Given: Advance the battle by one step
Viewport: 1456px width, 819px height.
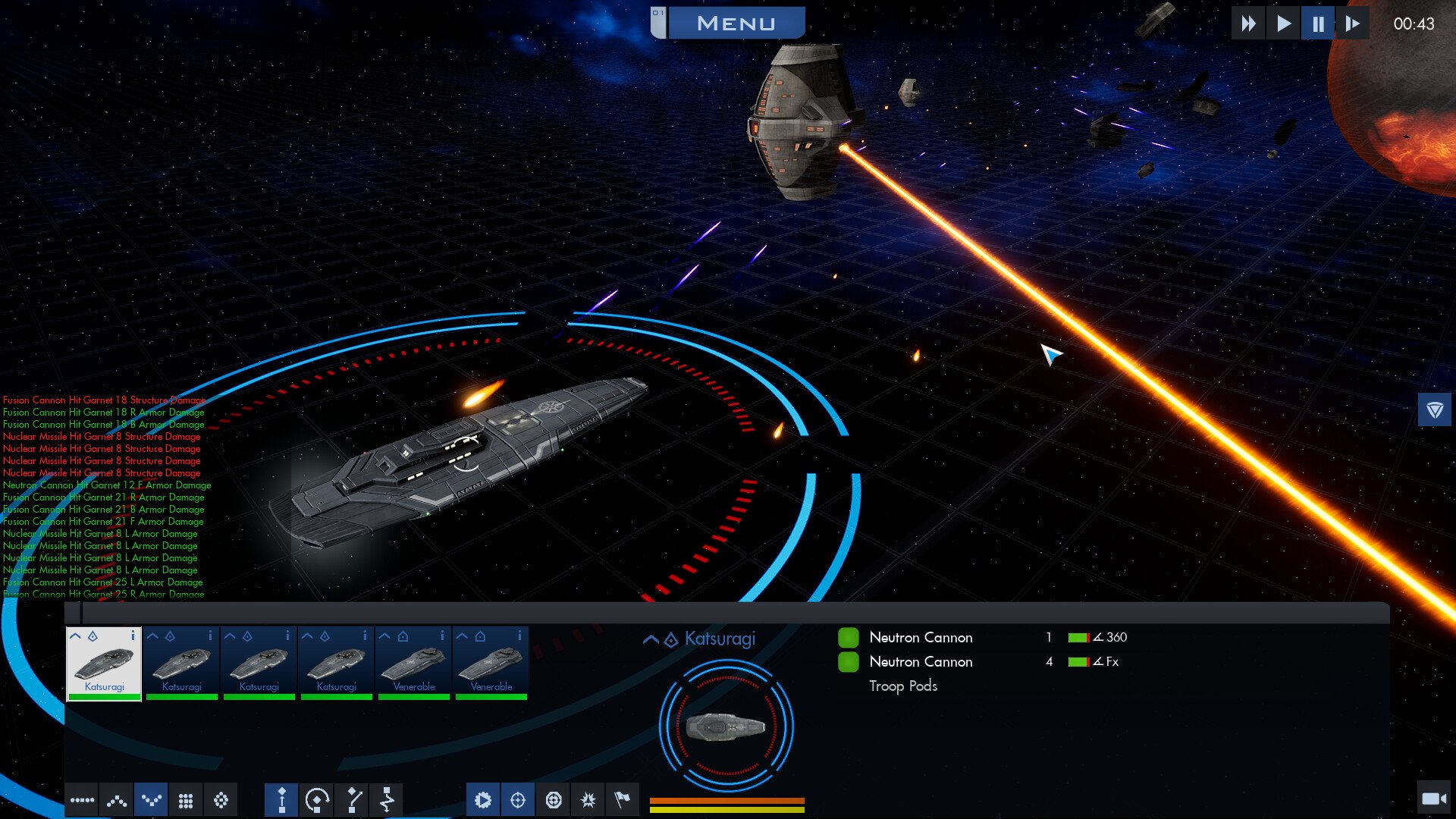Looking at the screenshot, I should (x=1352, y=24).
